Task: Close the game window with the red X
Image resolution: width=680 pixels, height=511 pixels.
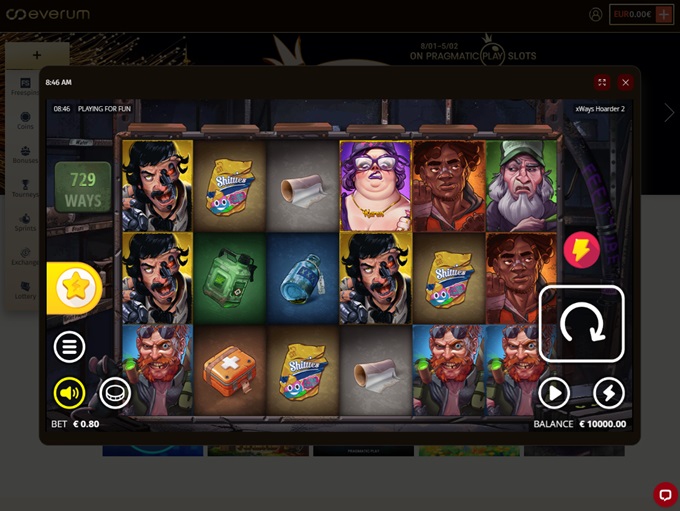Action: coord(625,83)
